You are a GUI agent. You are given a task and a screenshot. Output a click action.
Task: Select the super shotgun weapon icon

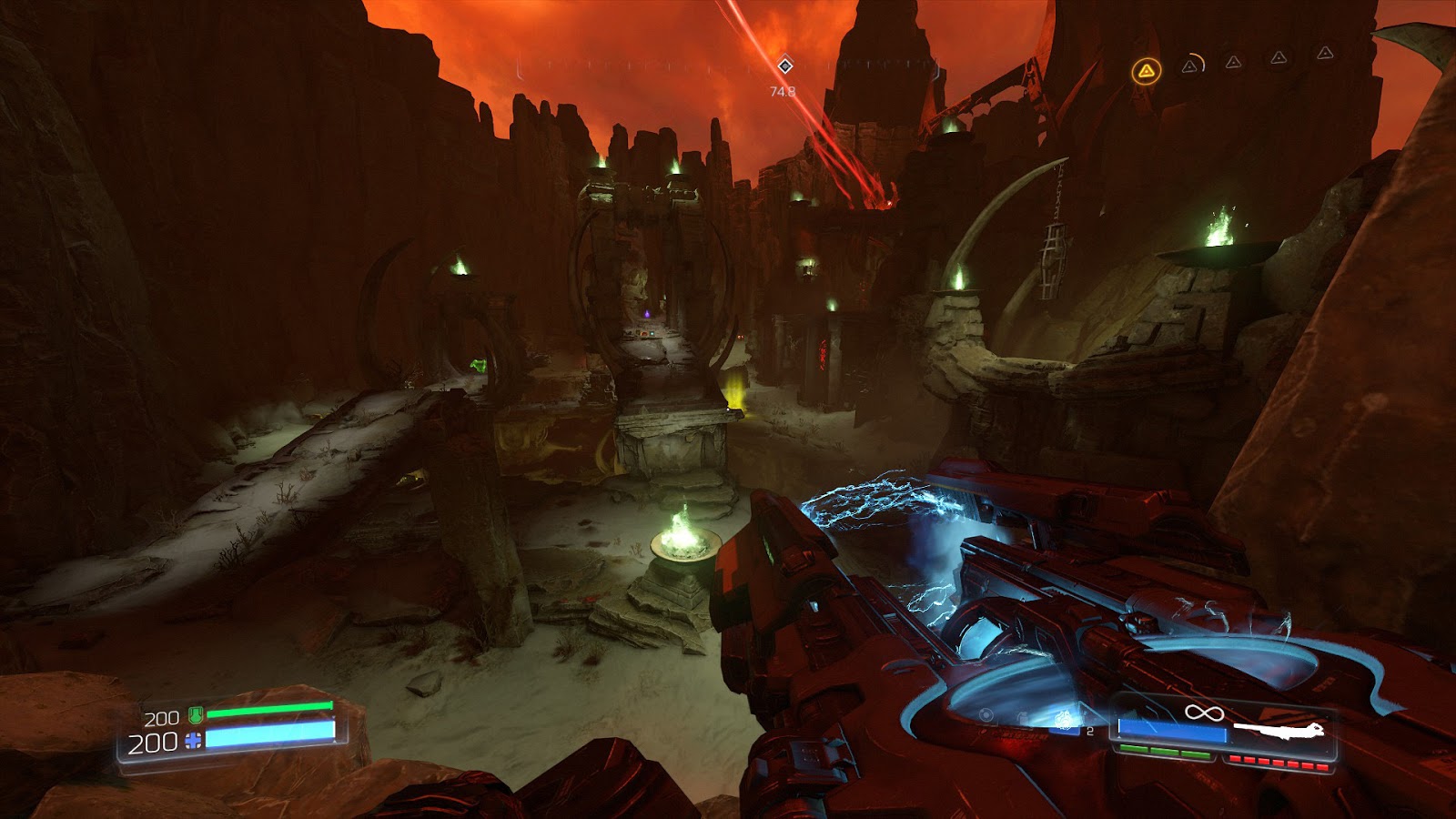tap(1279, 728)
